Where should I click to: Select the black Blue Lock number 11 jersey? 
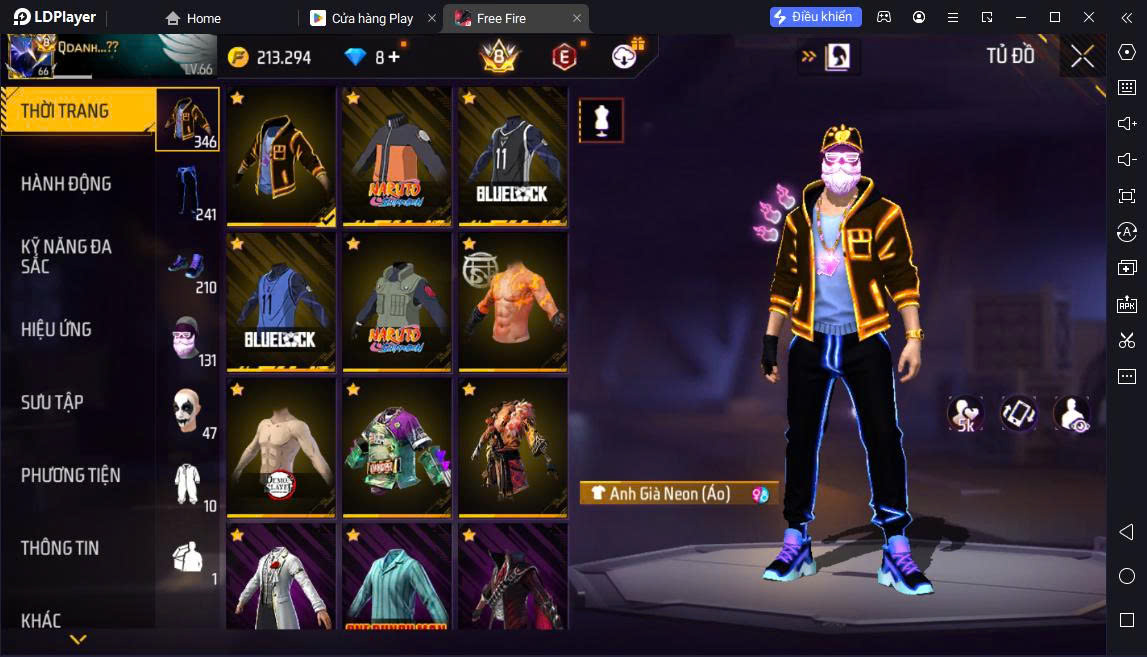tap(513, 156)
